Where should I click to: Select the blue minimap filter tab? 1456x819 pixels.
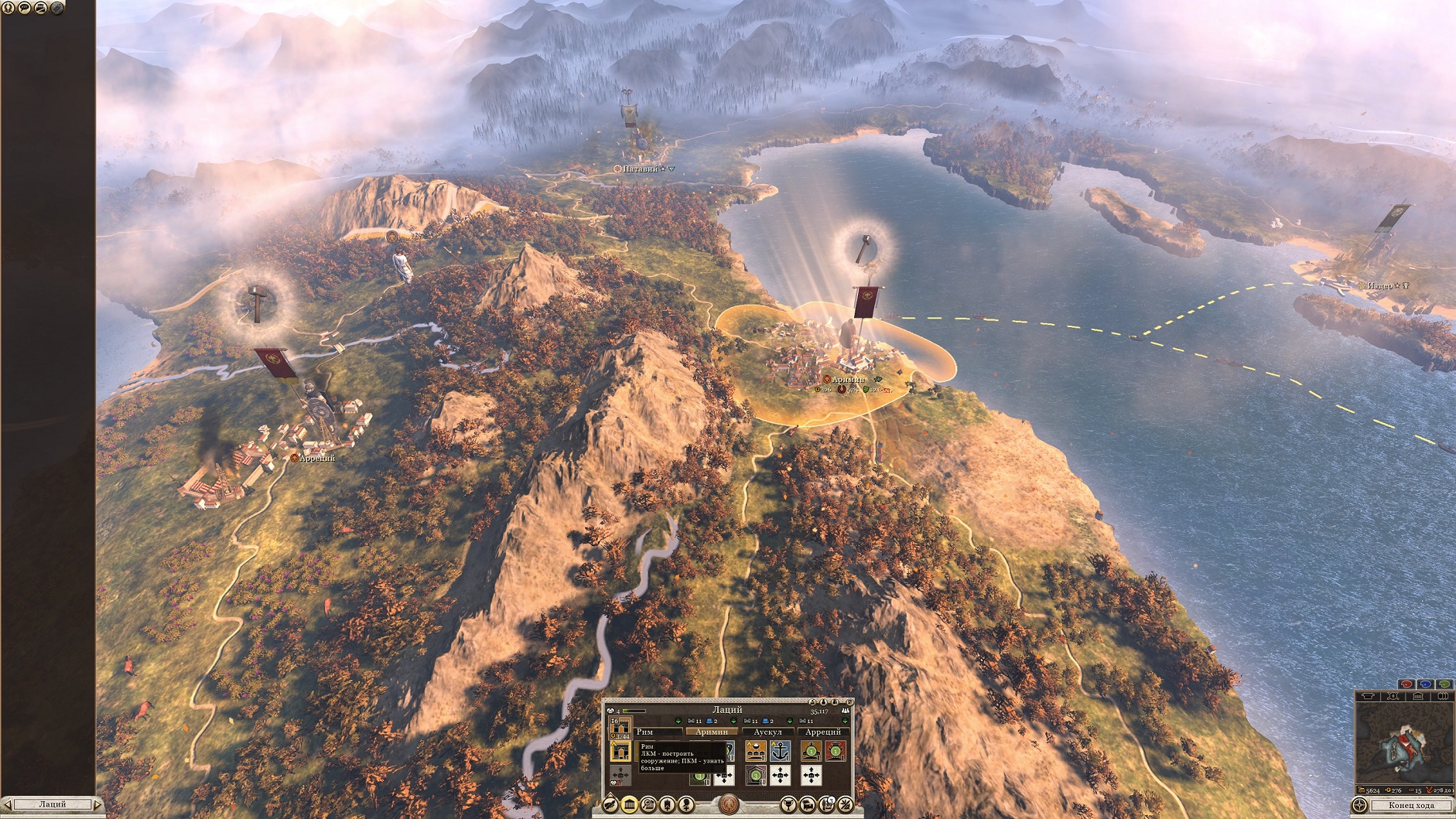coord(1425,684)
